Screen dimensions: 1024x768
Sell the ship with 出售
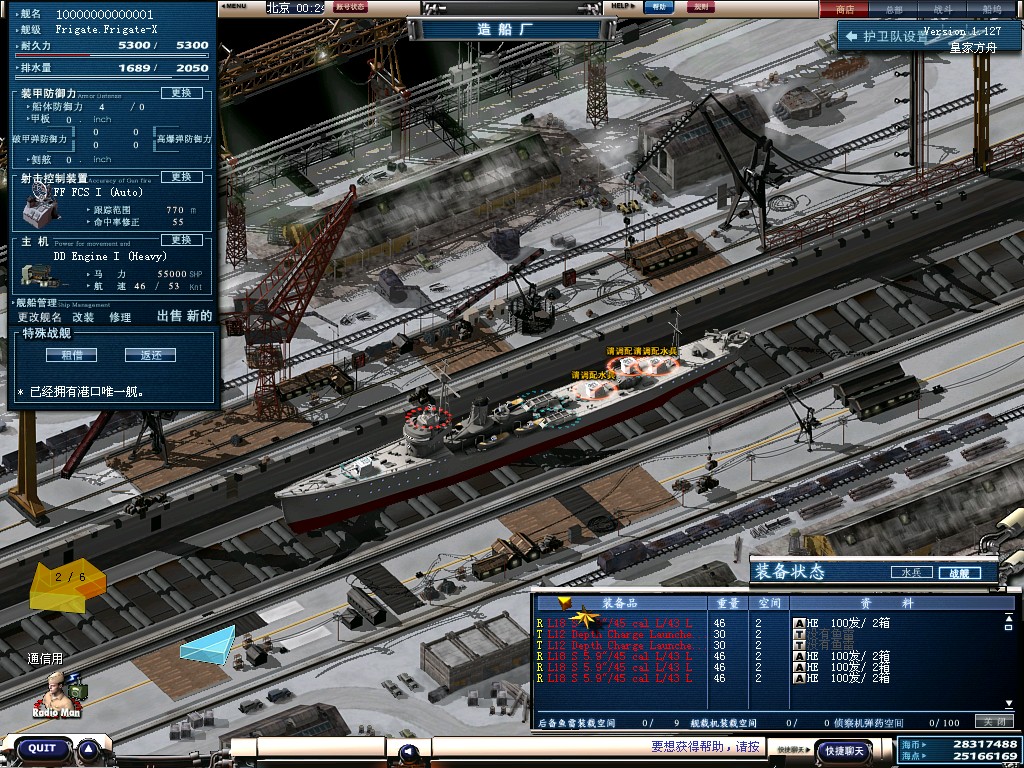click(x=170, y=316)
